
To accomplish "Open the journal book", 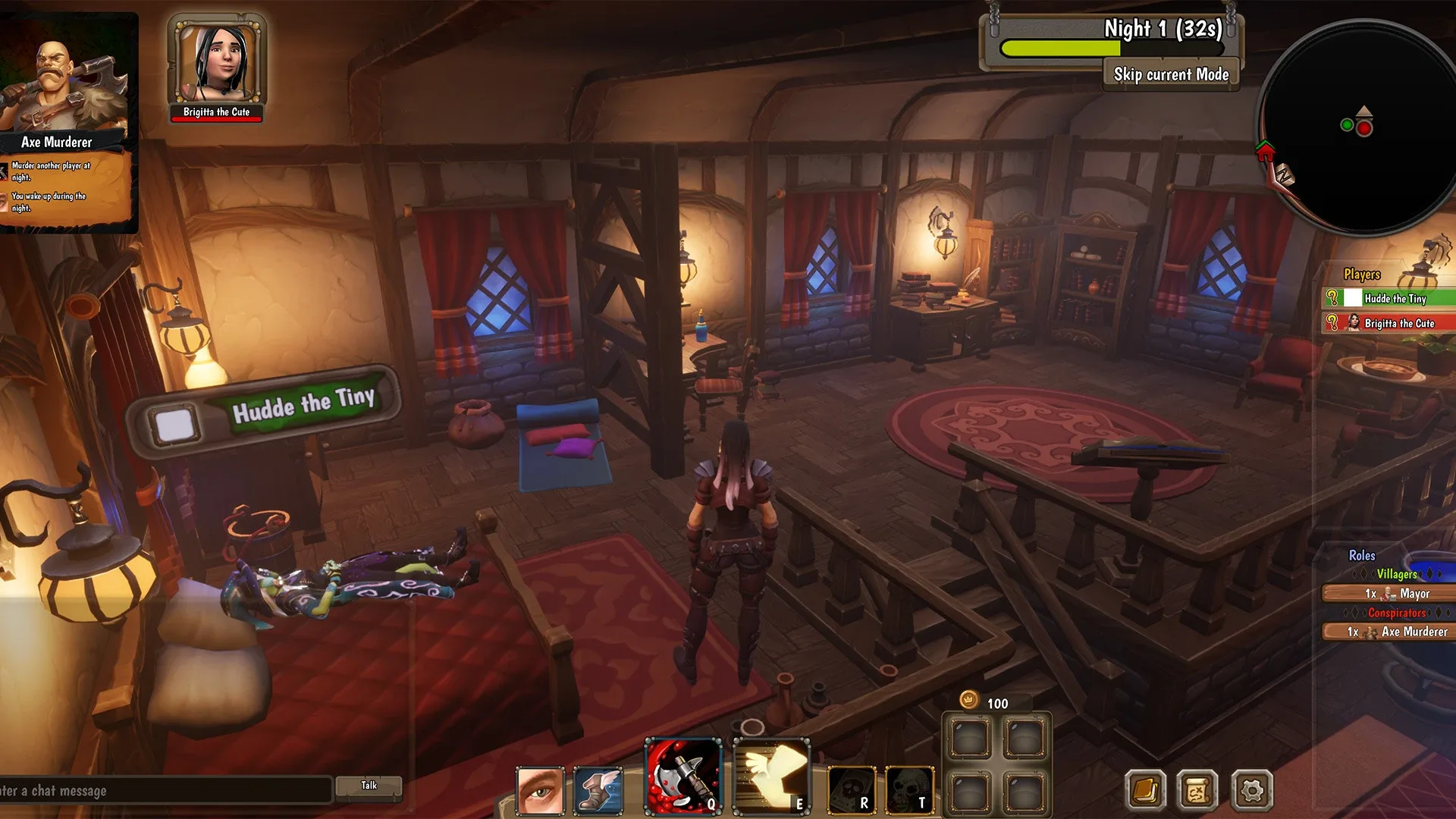I will pyautogui.click(x=1144, y=790).
